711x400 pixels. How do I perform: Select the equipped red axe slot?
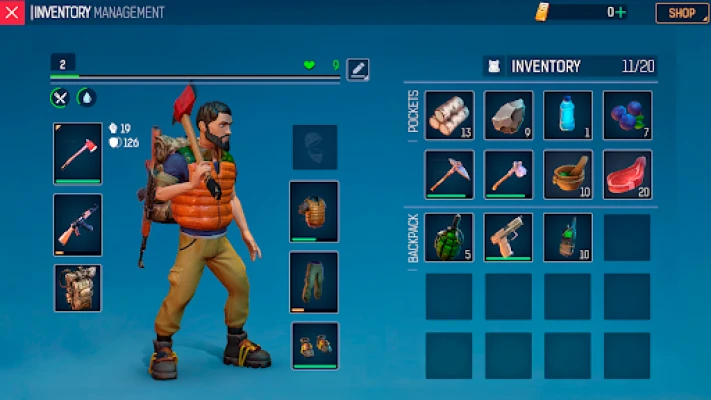(x=77, y=154)
